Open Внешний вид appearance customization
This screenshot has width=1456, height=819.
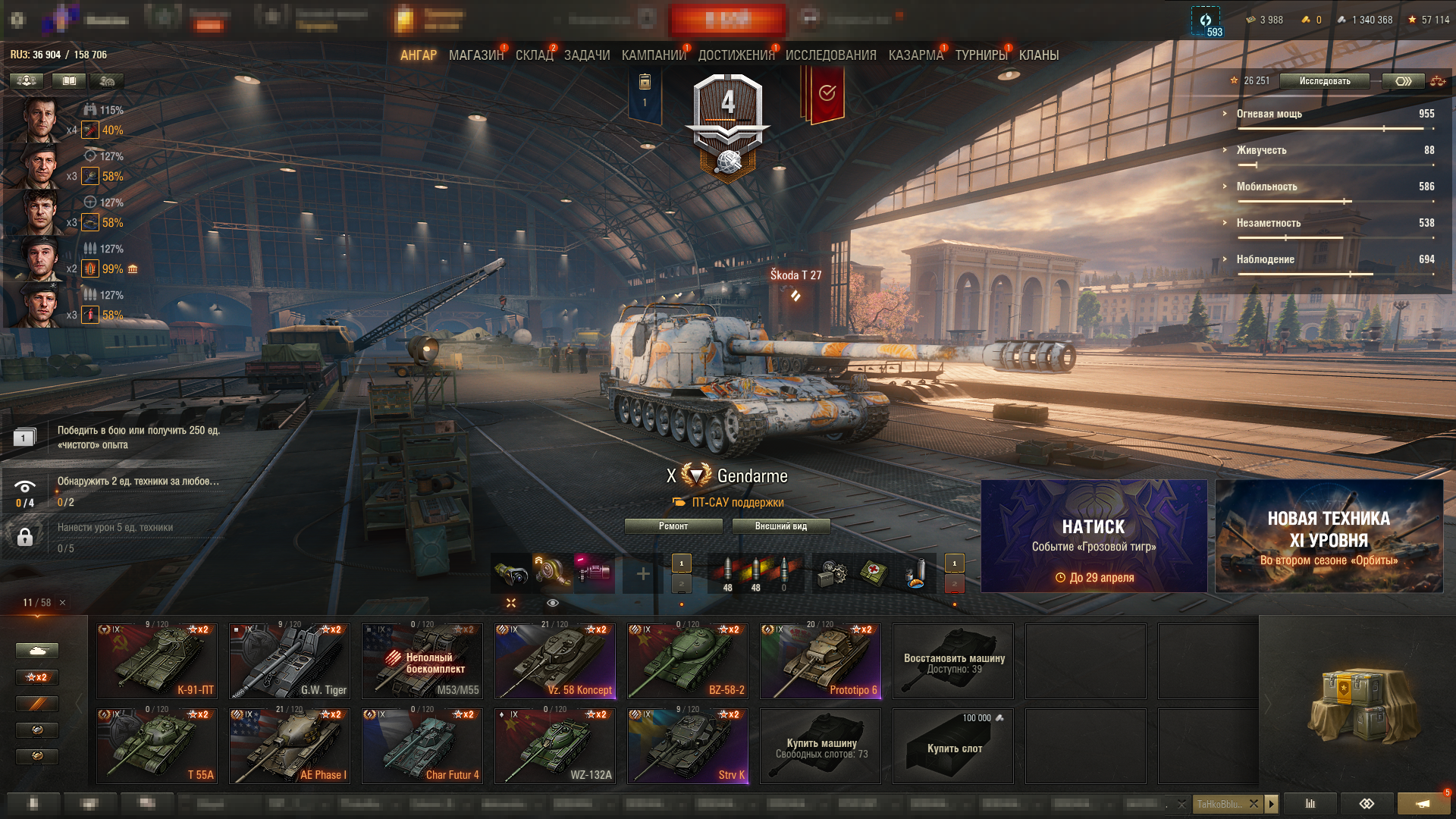[781, 526]
